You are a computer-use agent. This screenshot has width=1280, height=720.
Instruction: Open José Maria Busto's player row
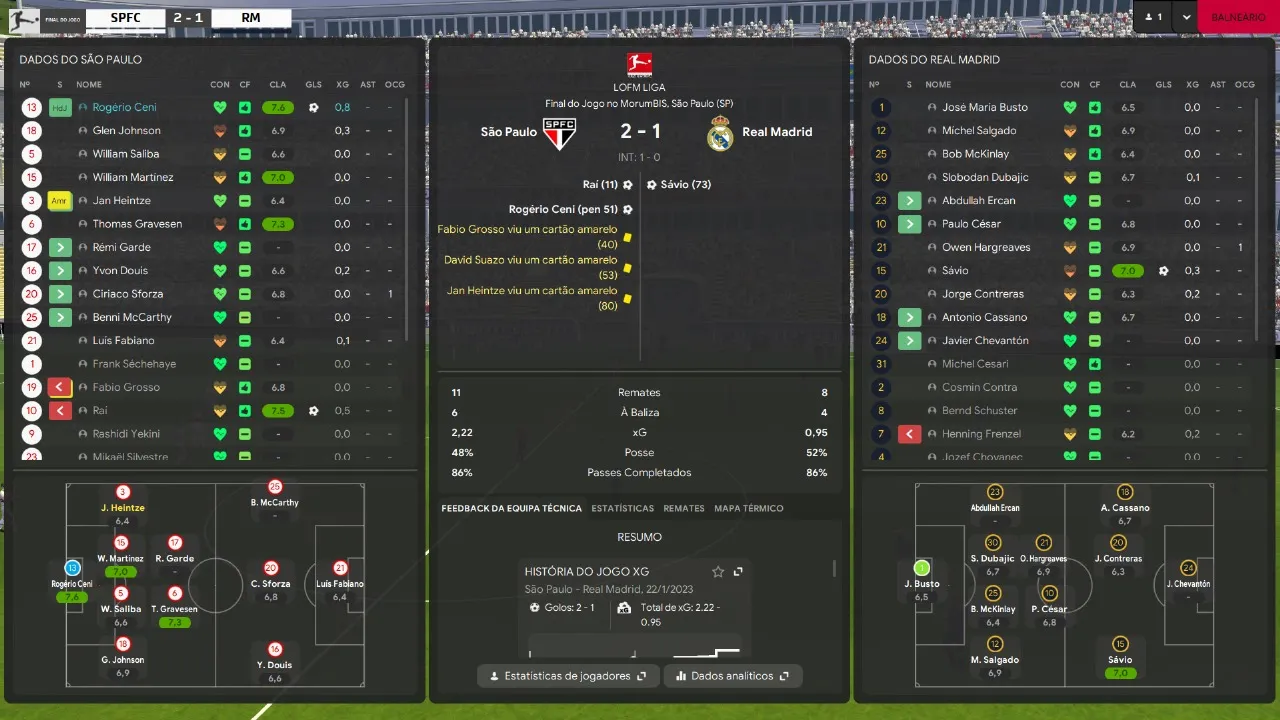(x=984, y=107)
